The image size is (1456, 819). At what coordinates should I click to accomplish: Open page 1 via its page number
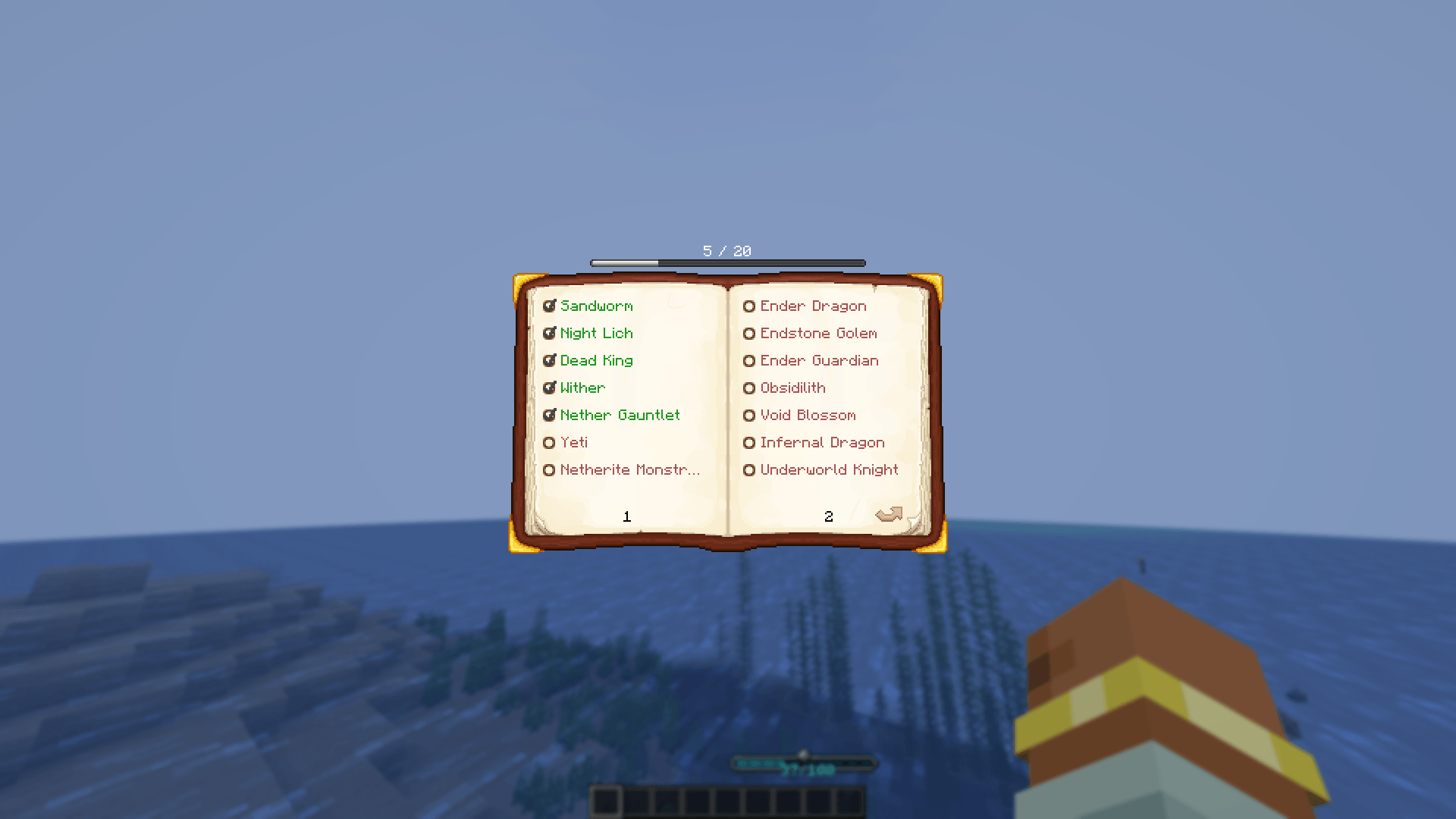pyautogui.click(x=626, y=516)
